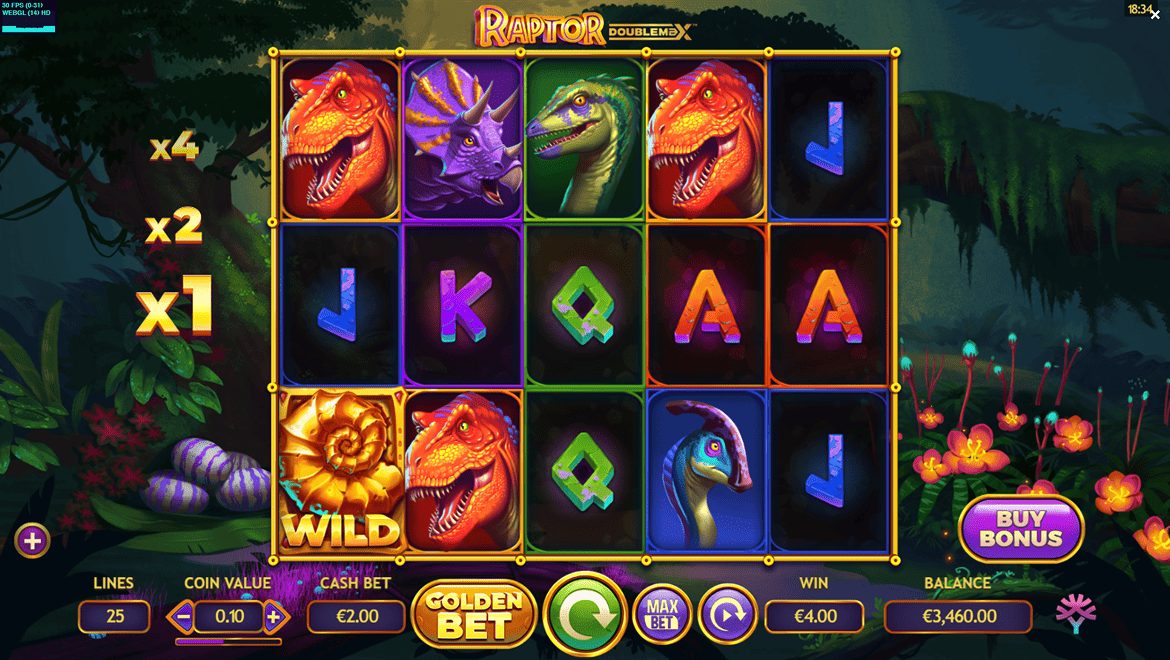Set the Max Bet

(662, 614)
